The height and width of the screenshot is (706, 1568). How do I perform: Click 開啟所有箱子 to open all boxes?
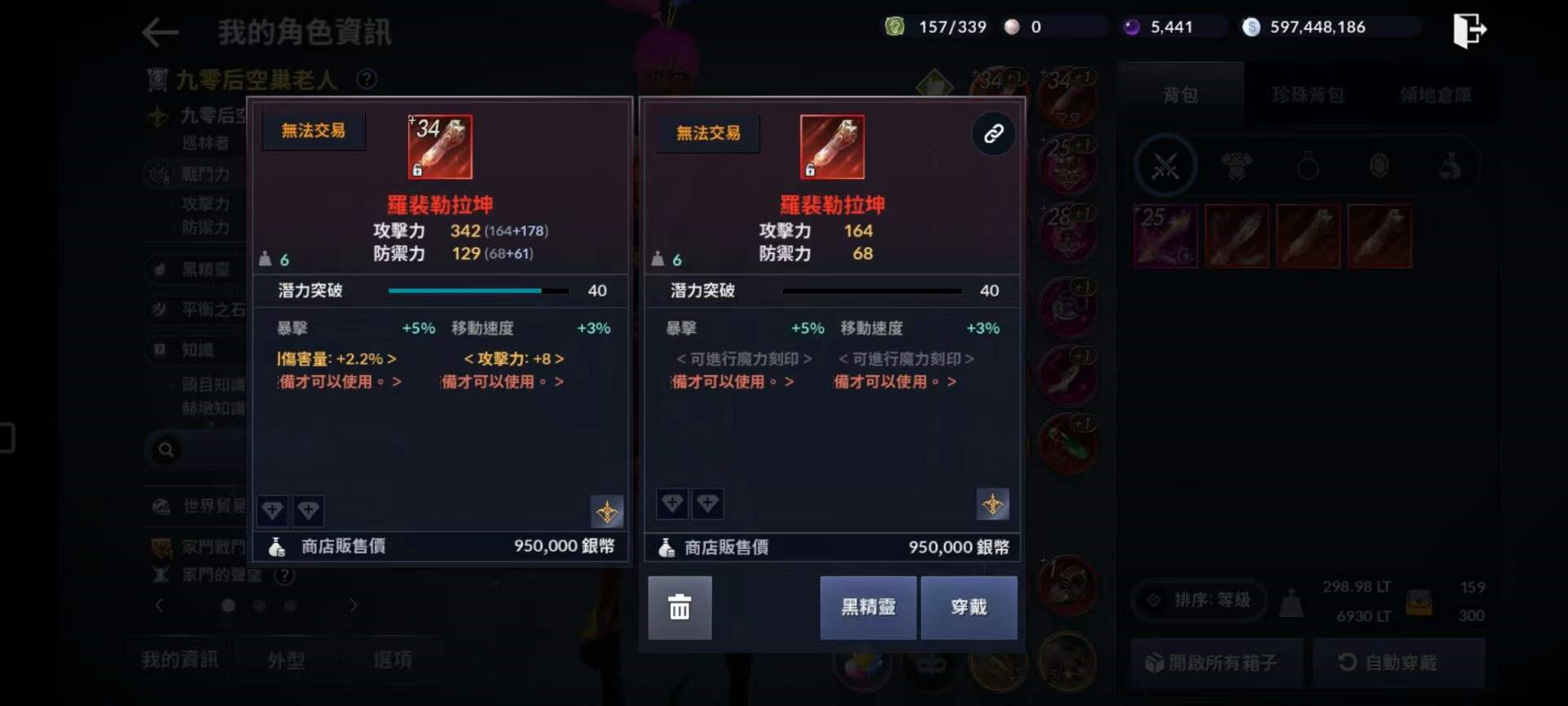1217,662
